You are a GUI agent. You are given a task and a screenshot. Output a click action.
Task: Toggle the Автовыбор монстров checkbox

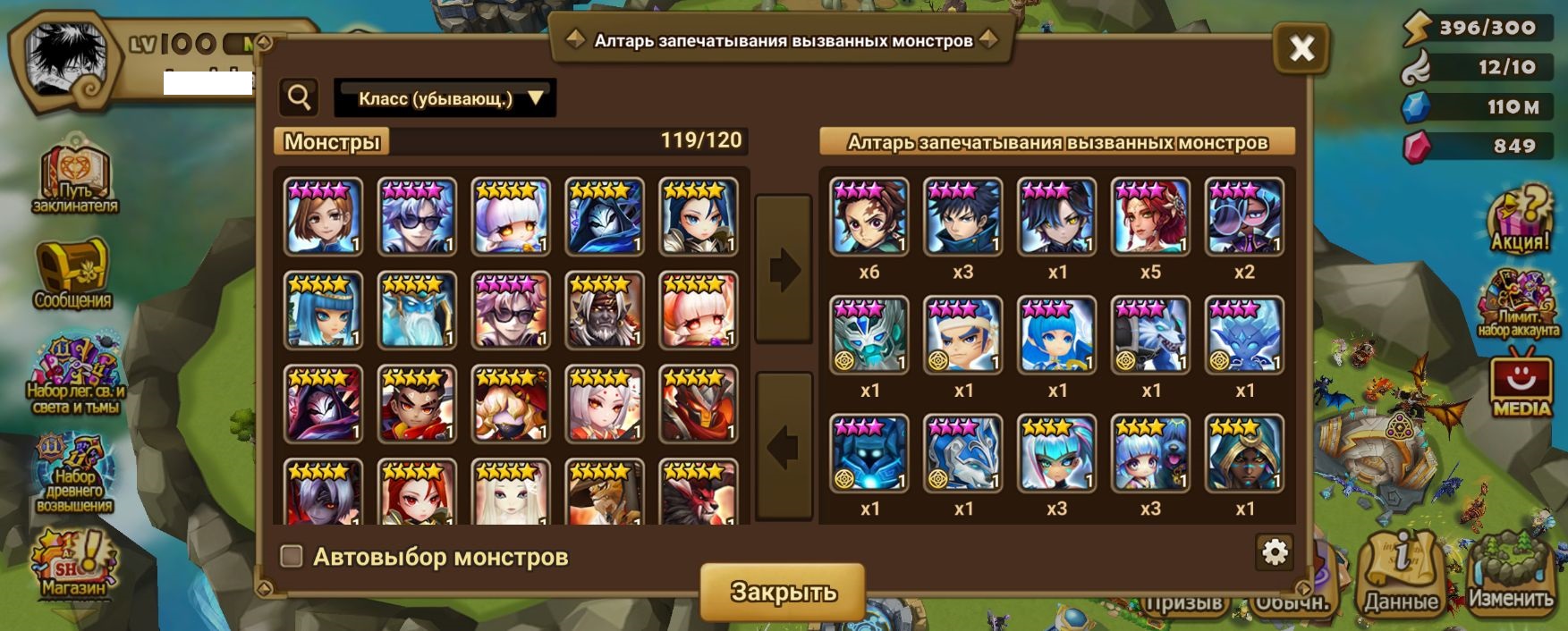(x=292, y=557)
